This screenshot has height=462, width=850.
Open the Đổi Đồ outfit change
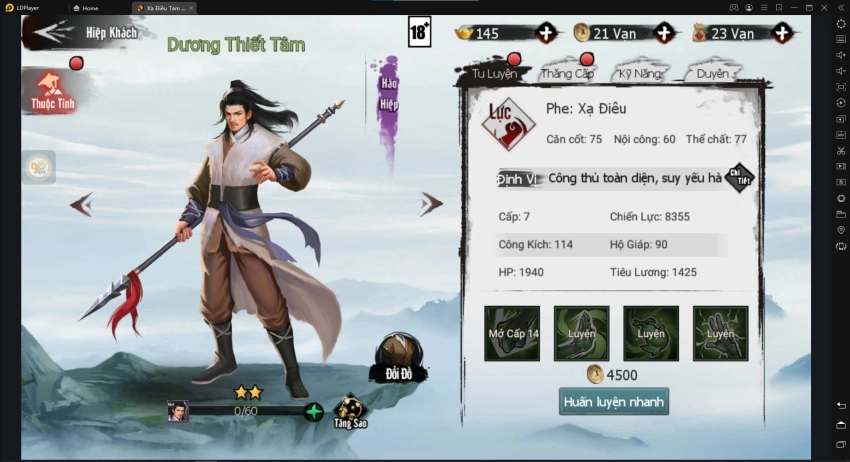(x=399, y=359)
